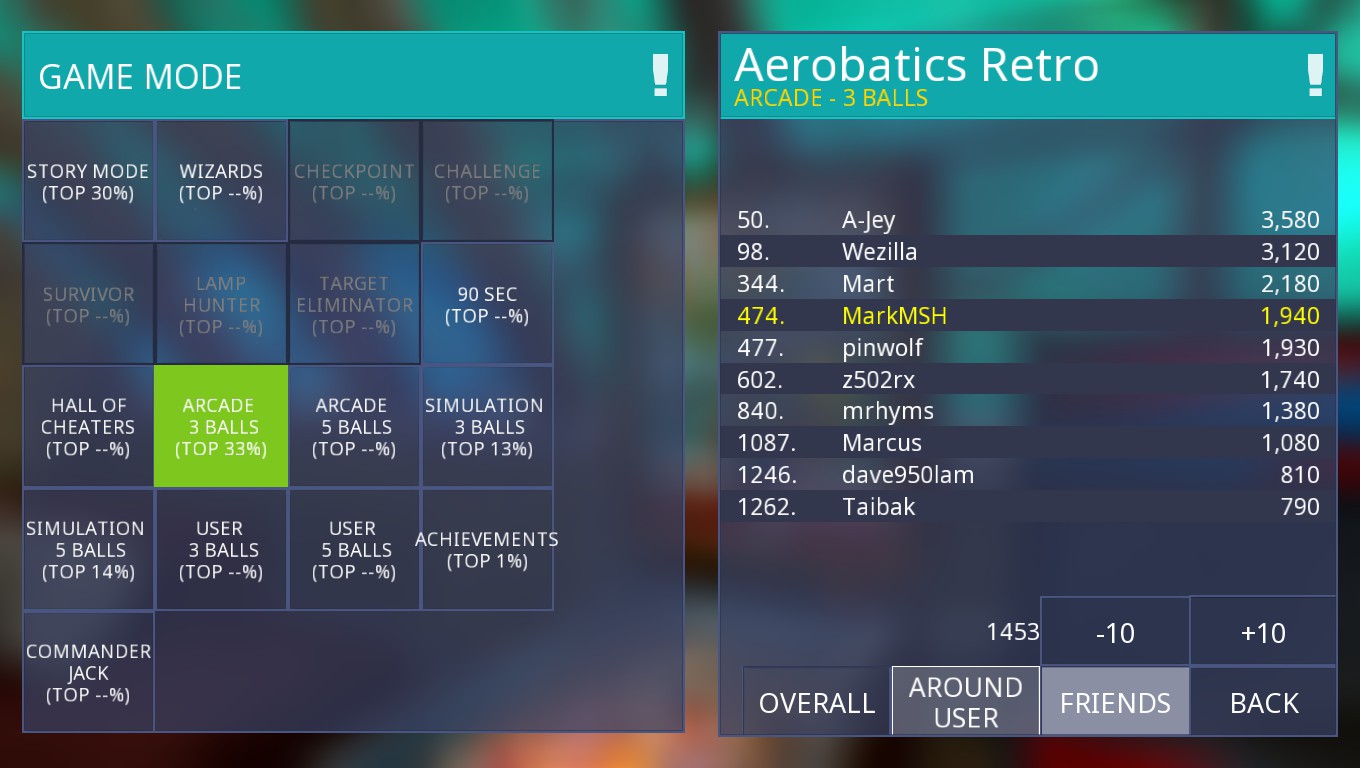
Task: Switch to Arcade 5 Balls mode
Action: pos(354,427)
